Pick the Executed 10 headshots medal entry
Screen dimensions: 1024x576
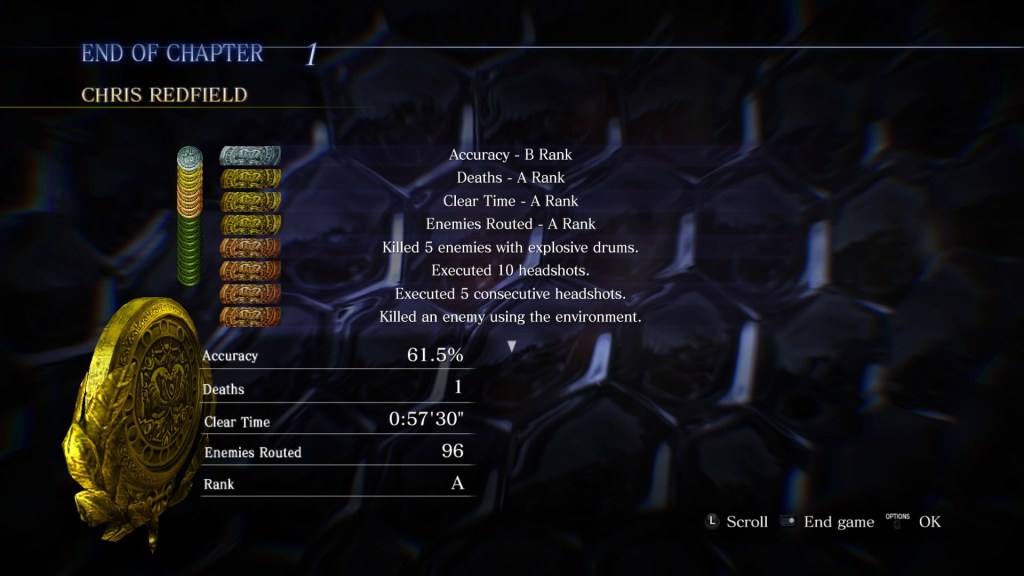click(x=510, y=270)
